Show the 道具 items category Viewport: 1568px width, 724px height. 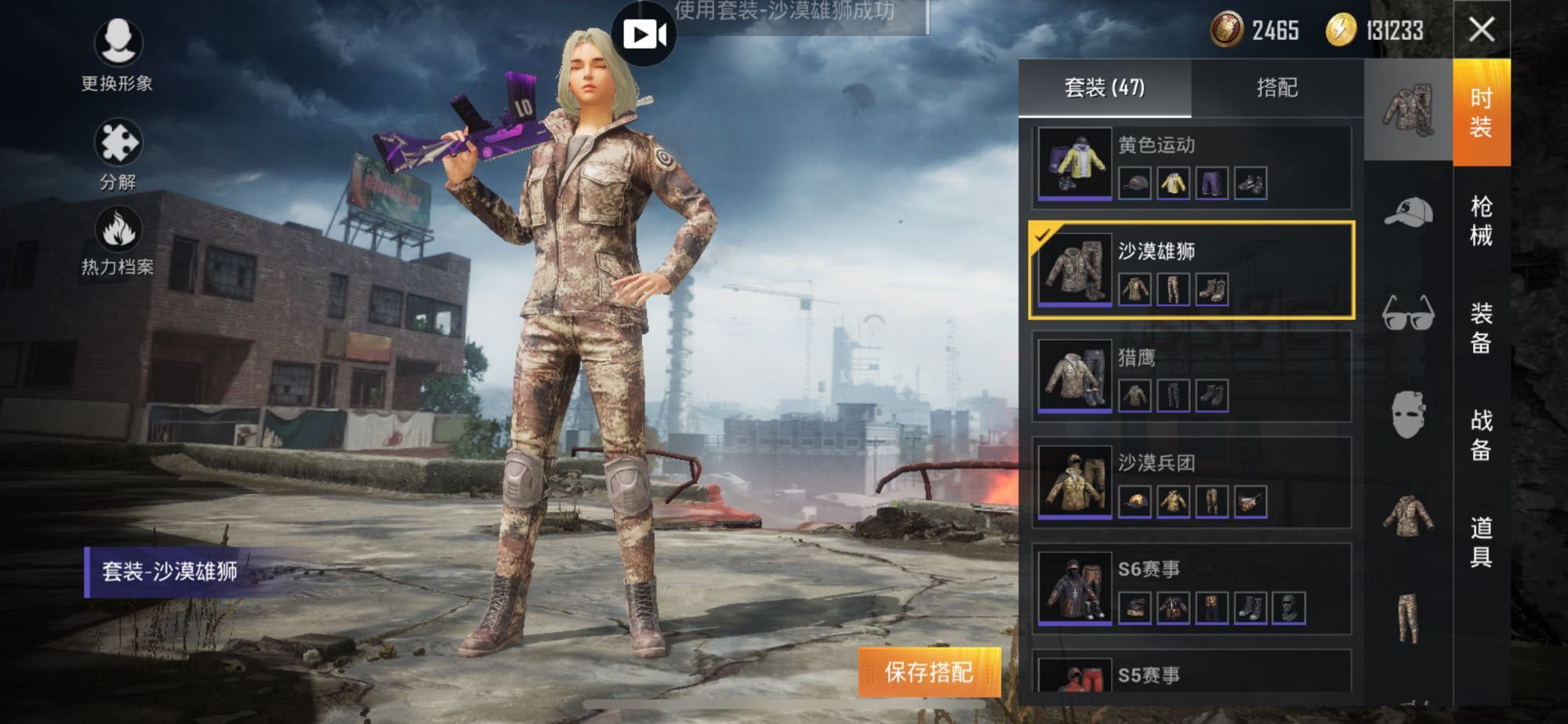click(1481, 541)
